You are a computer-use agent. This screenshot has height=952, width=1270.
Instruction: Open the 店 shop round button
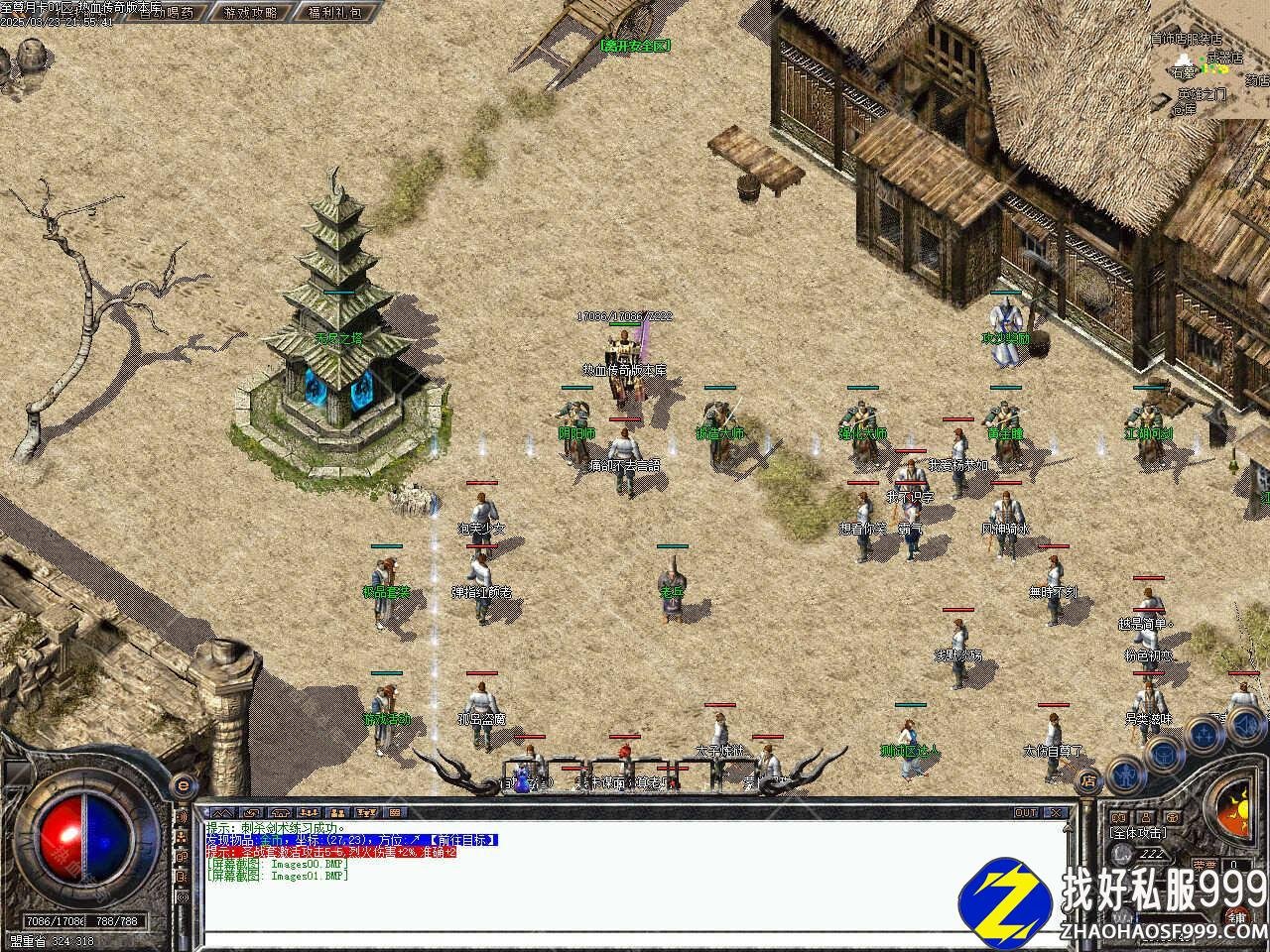(x=1089, y=781)
